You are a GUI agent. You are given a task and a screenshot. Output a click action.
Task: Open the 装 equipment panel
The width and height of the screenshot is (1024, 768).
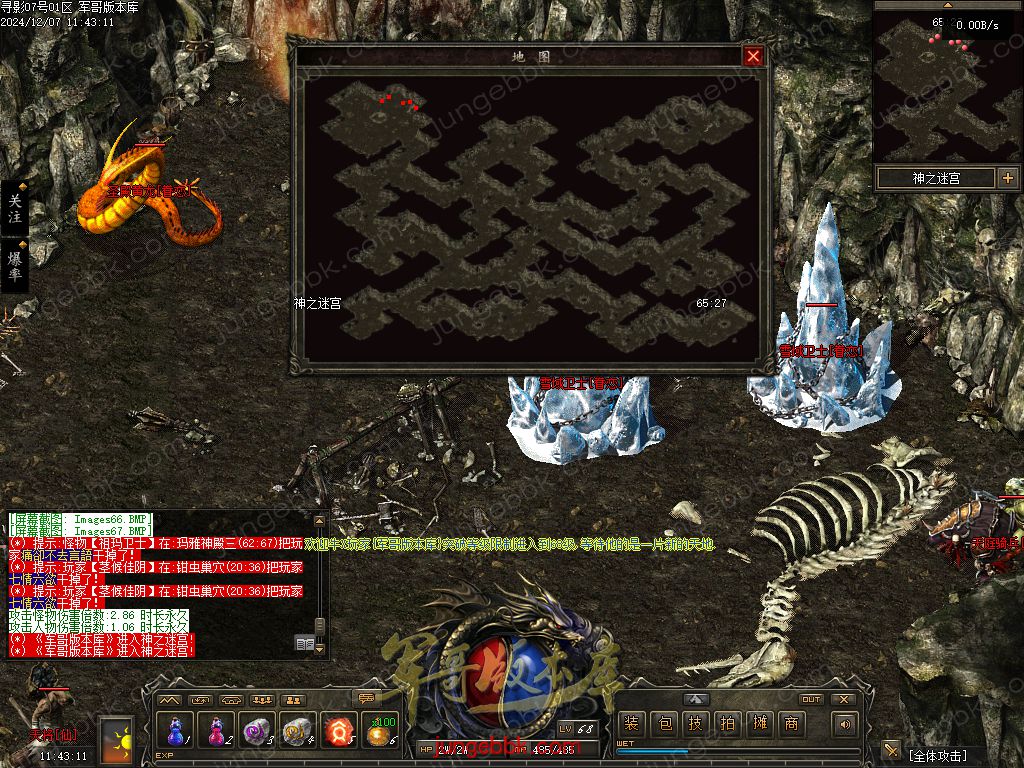point(631,724)
